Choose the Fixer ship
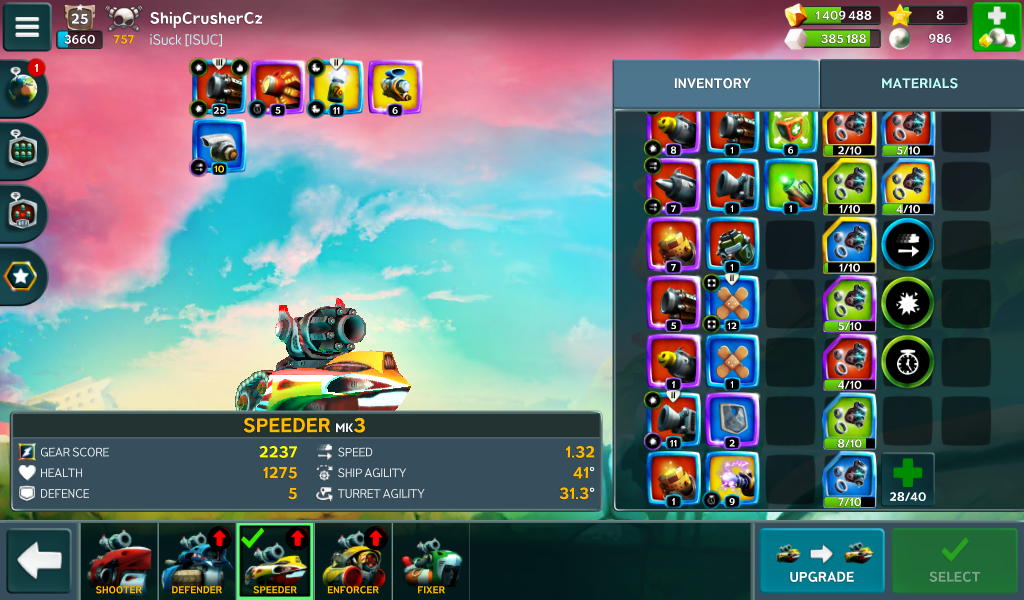The image size is (1024, 600). coord(431,561)
